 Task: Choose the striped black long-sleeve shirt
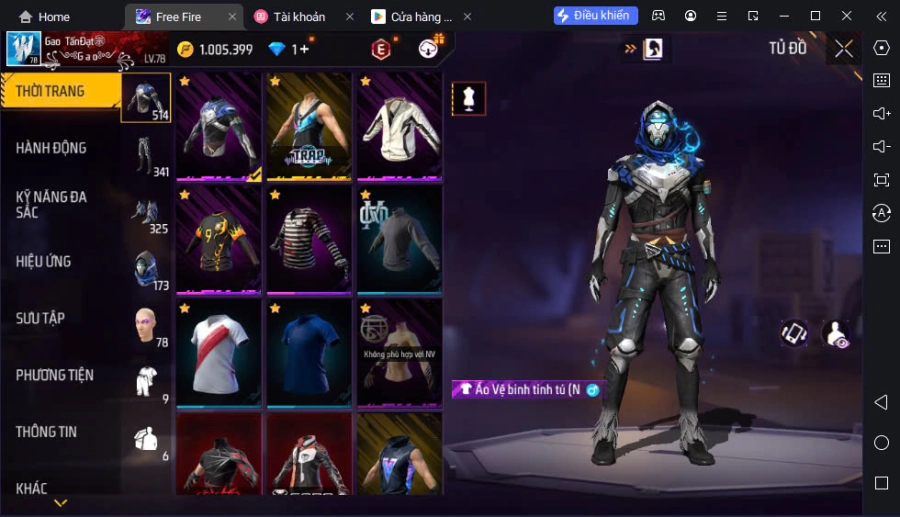308,240
